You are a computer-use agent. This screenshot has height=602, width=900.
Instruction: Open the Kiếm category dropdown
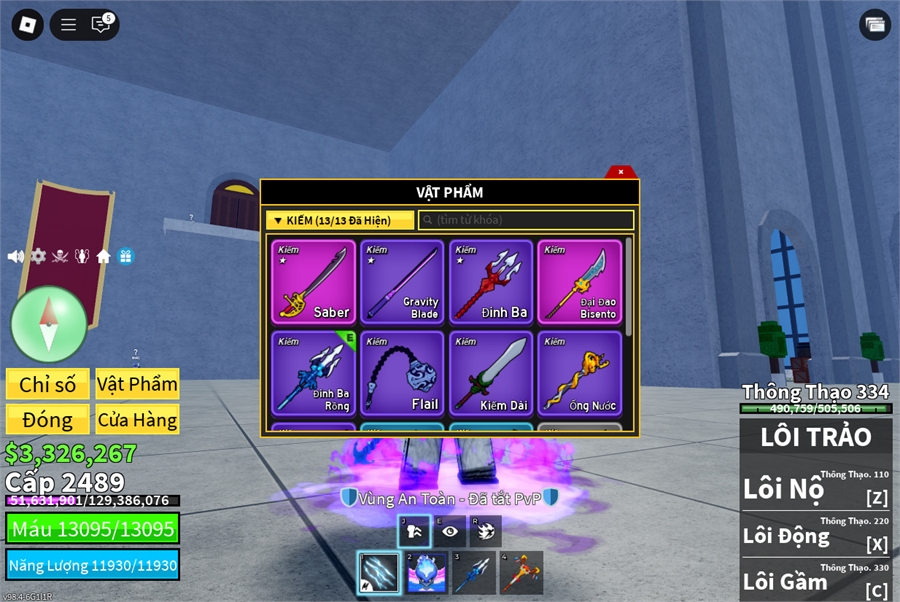click(340, 220)
